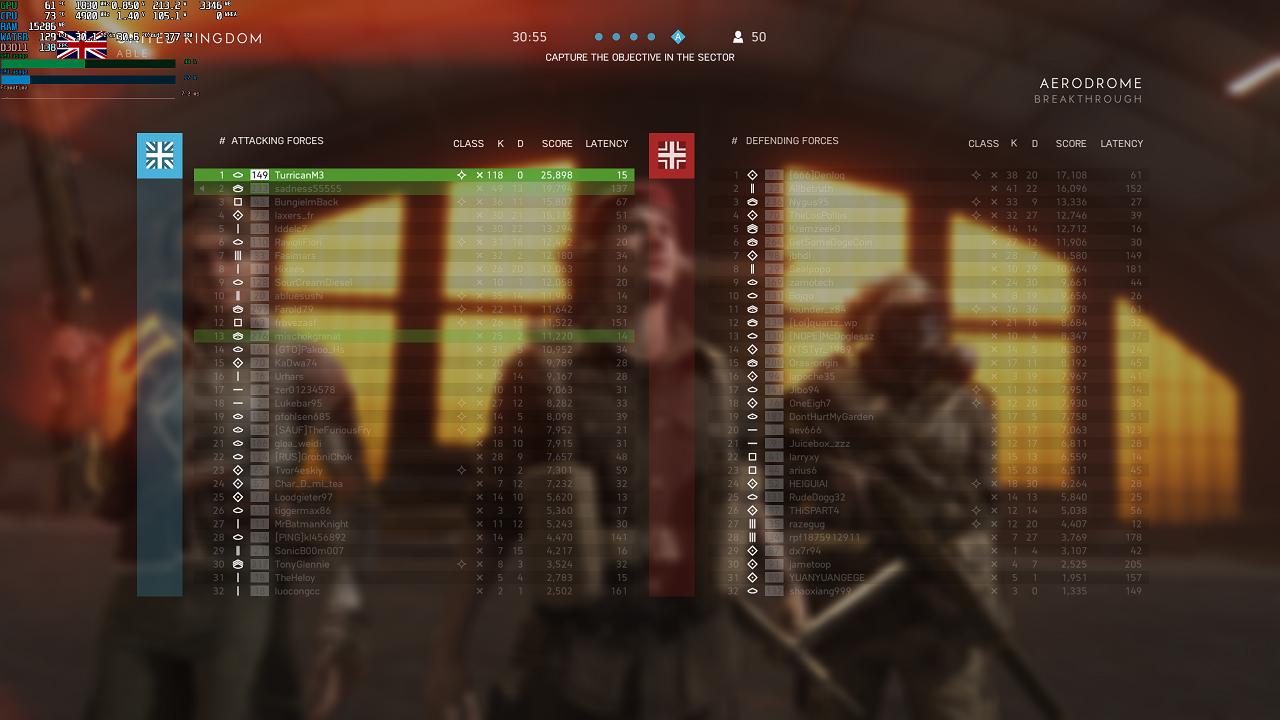Image resolution: width=1280 pixels, height=720 pixels.
Task: Select the attacking forces faction emblem
Action: point(159,155)
